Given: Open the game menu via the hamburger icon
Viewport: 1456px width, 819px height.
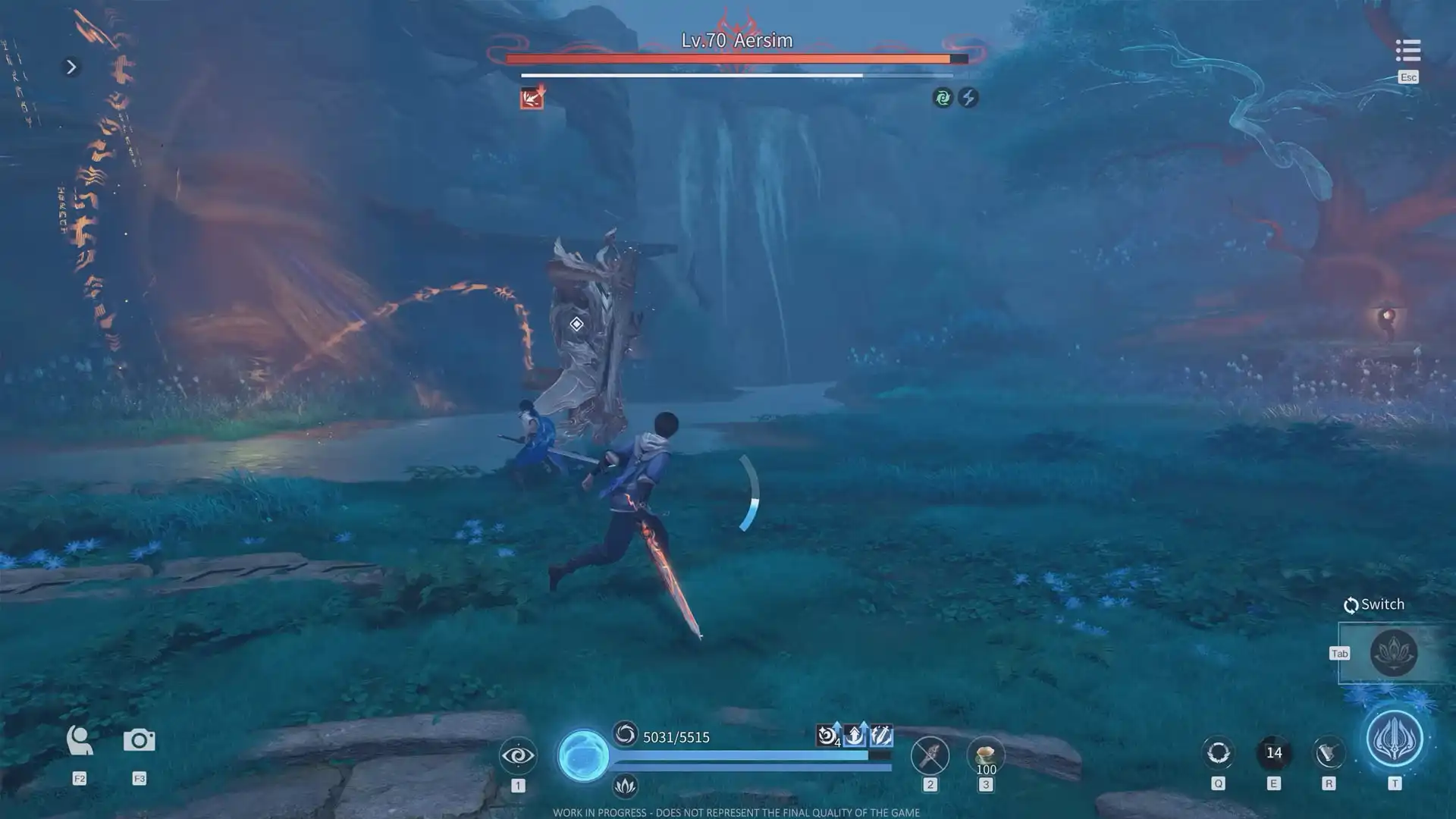Looking at the screenshot, I should (1407, 50).
